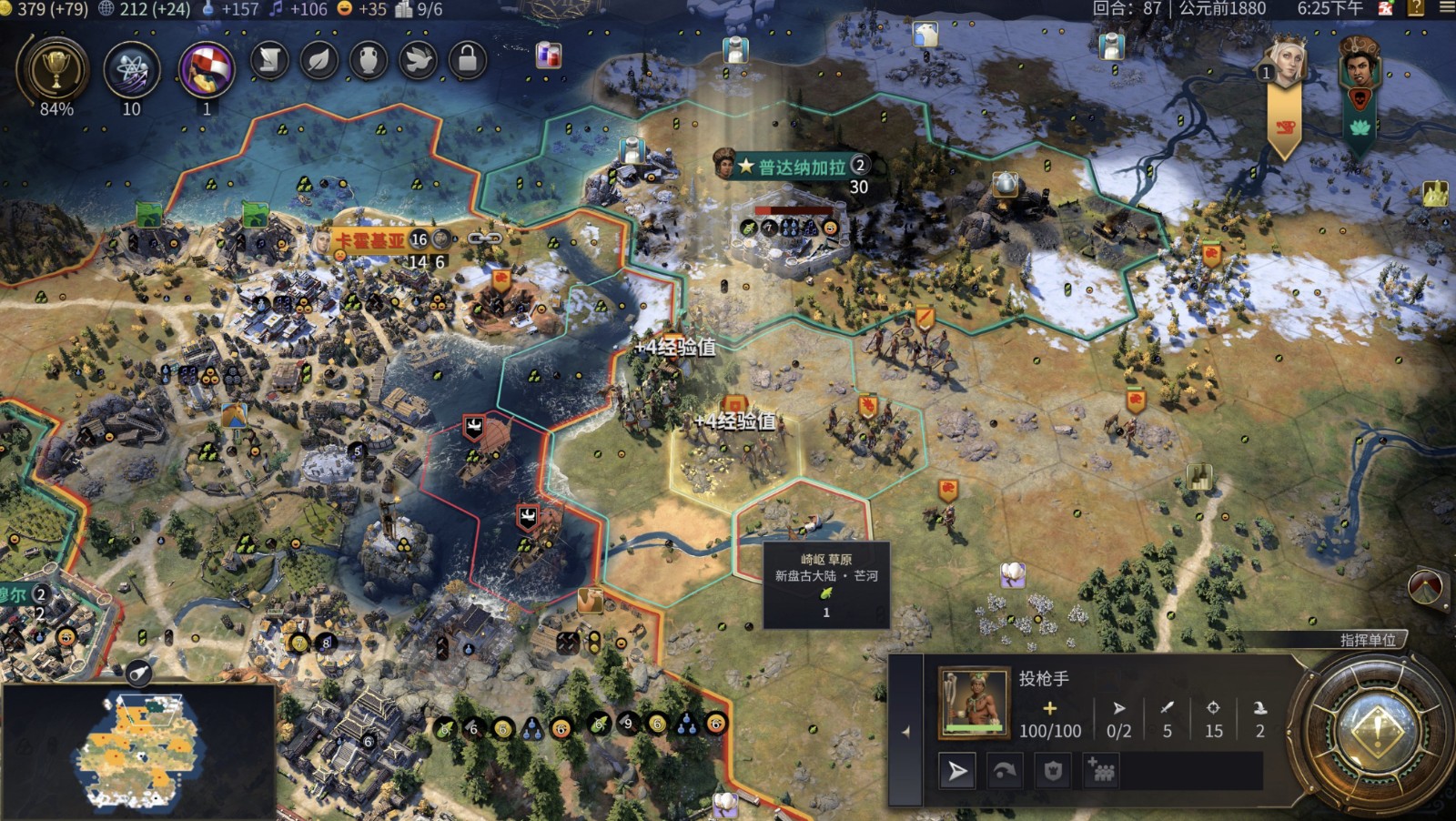Open the victory progress trophy panel

[56, 70]
